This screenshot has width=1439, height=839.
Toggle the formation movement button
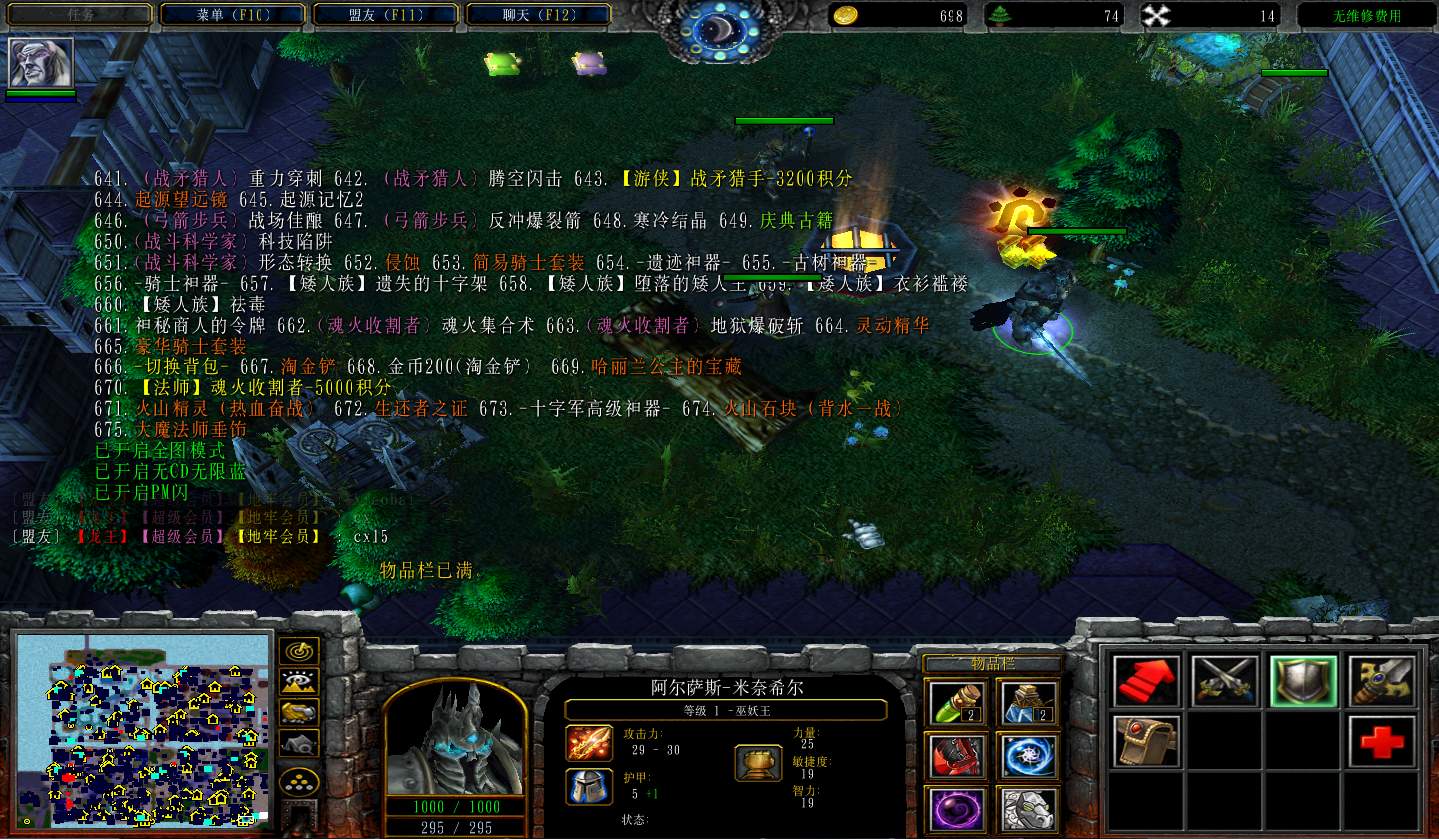coord(299,781)
